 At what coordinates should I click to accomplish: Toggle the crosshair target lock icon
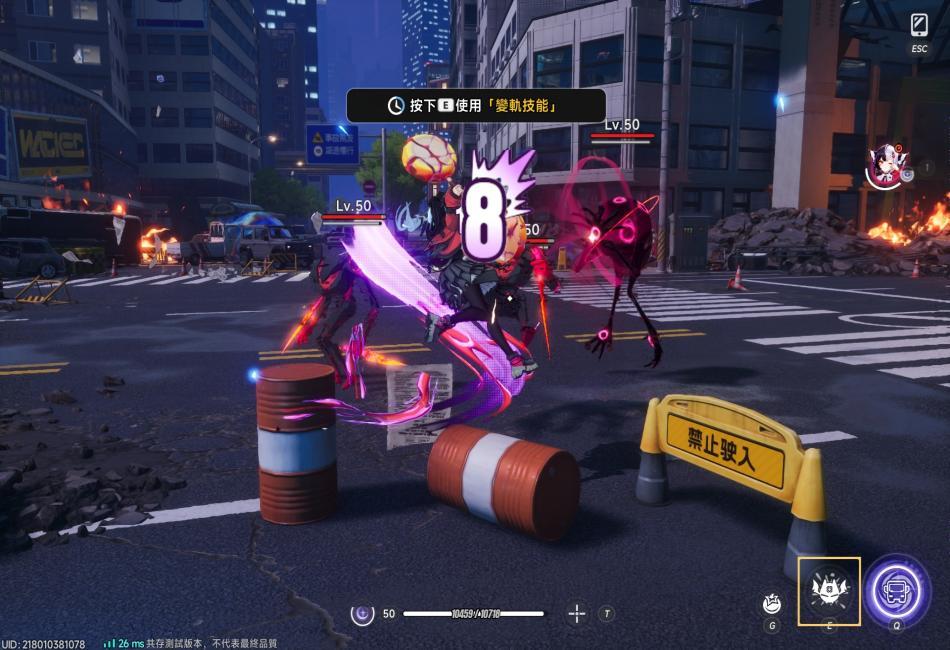(x=577, y=613)
